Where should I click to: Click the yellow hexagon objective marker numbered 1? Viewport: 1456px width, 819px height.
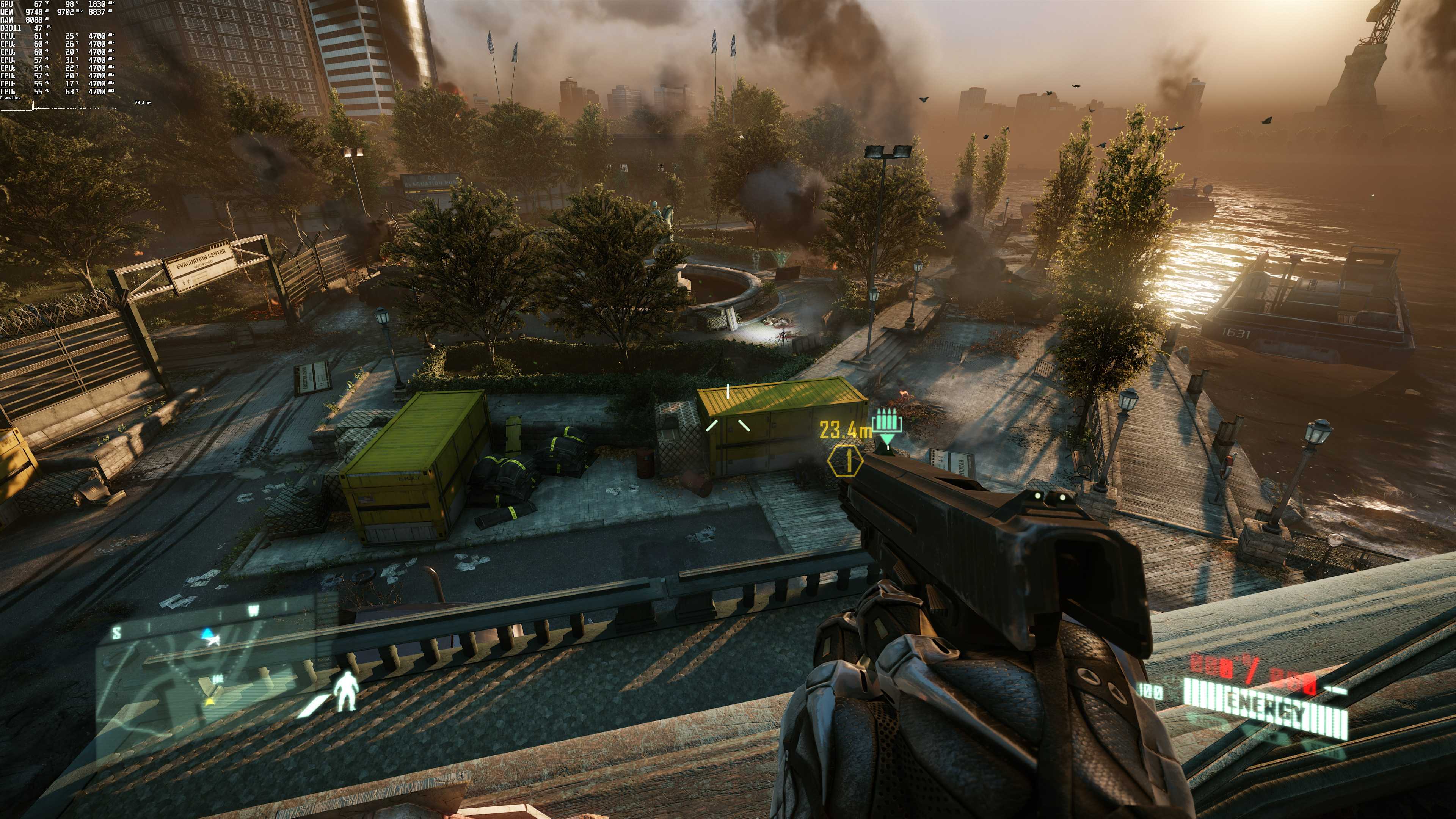[x=846, y=461]
